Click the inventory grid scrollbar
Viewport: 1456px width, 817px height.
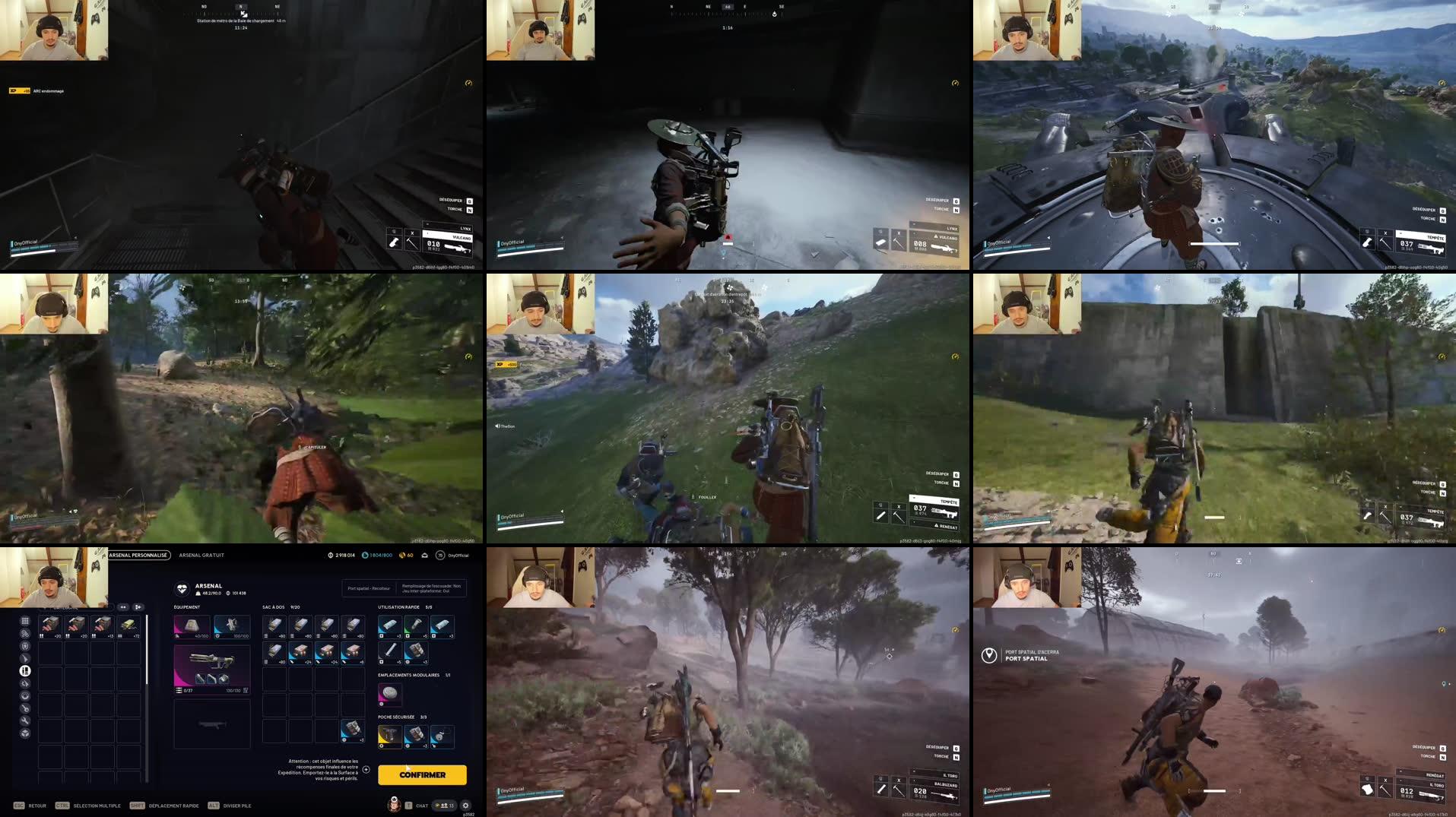click(x=148, y=651)
